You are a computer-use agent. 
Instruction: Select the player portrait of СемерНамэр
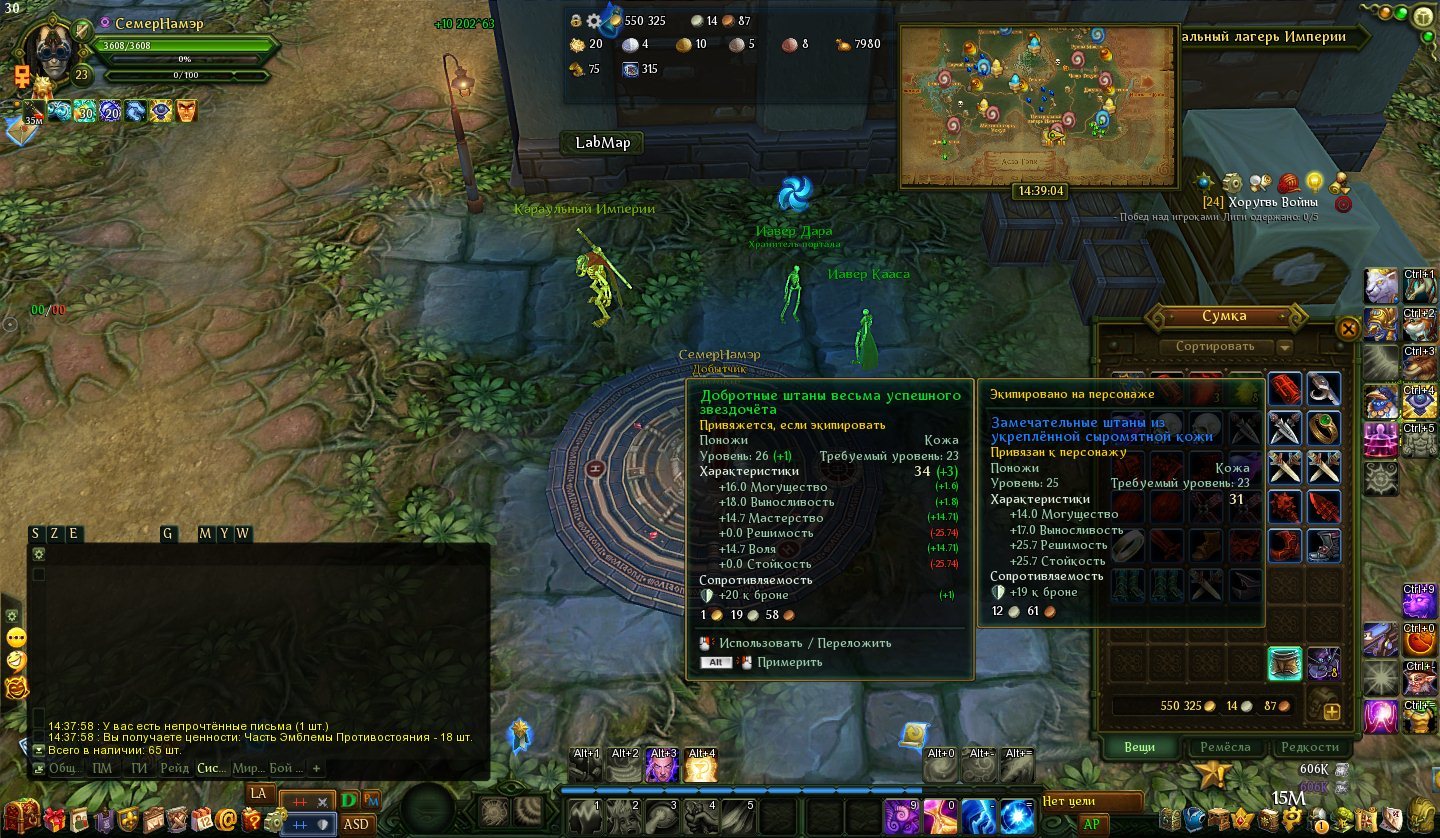pyautogui.click(x=50, y=52)
